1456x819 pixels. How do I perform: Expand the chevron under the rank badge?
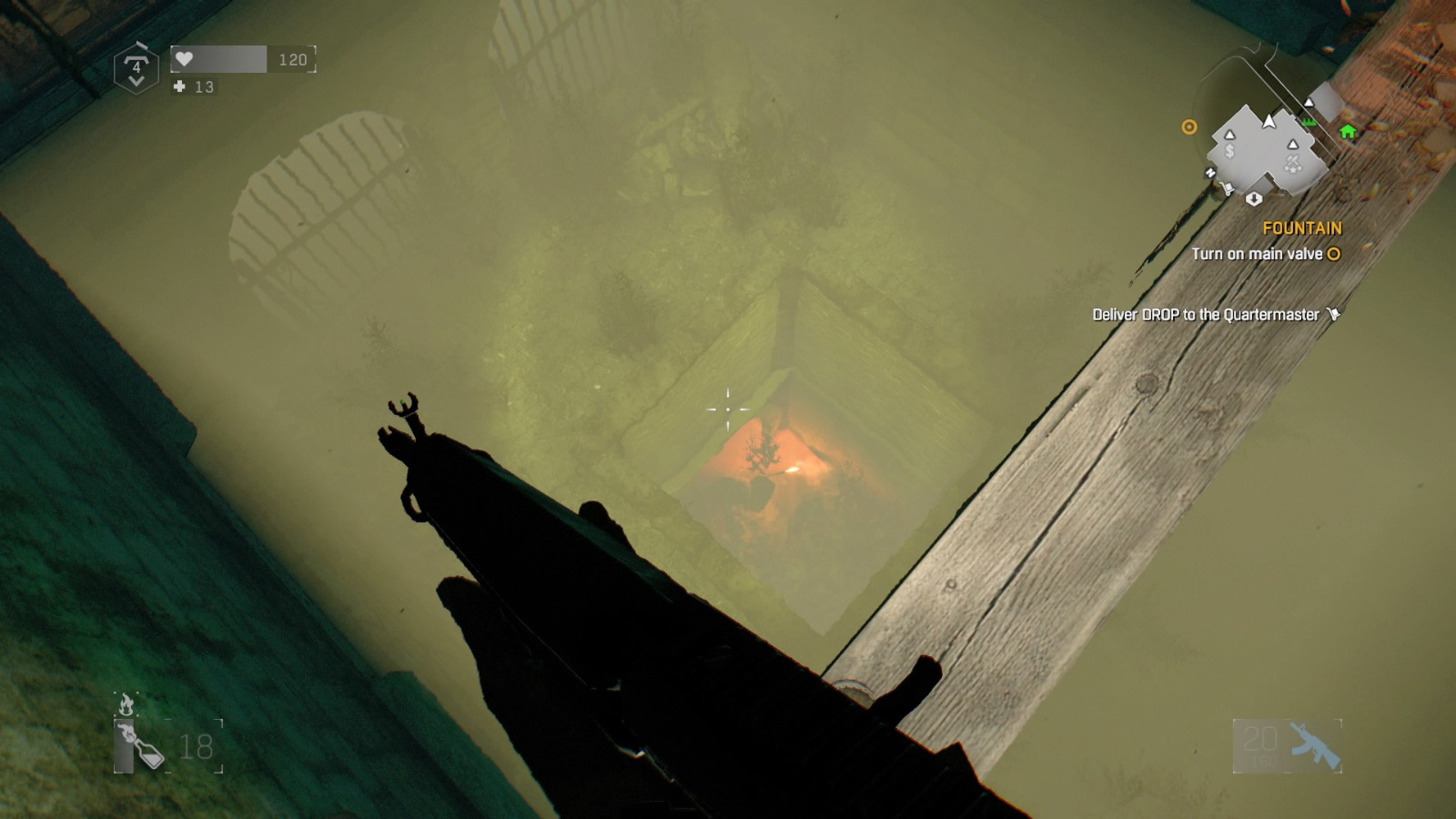(136, 81)
